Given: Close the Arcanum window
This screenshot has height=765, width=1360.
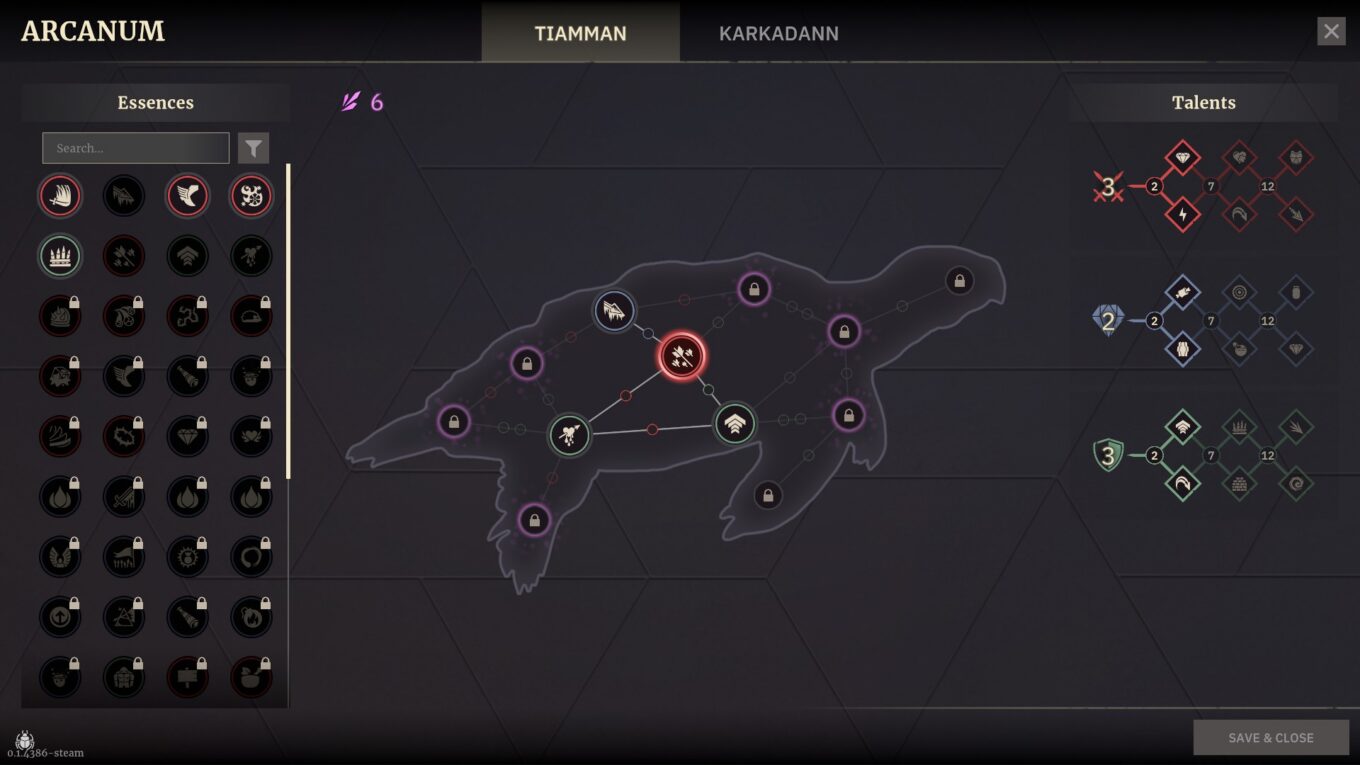Looking at the screenshot, I should pos(1331,31).
